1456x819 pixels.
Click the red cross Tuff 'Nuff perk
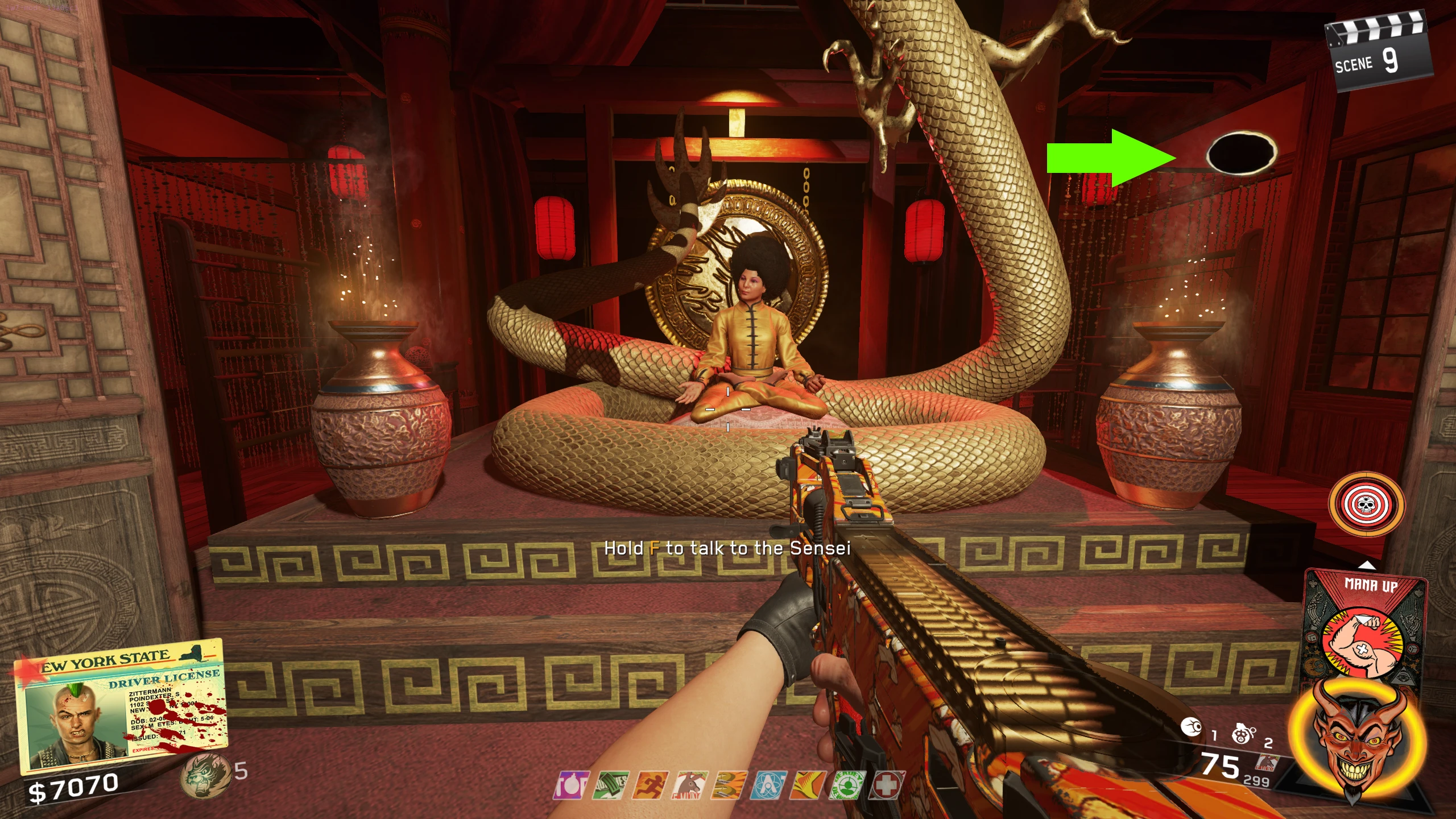point(886,785)
